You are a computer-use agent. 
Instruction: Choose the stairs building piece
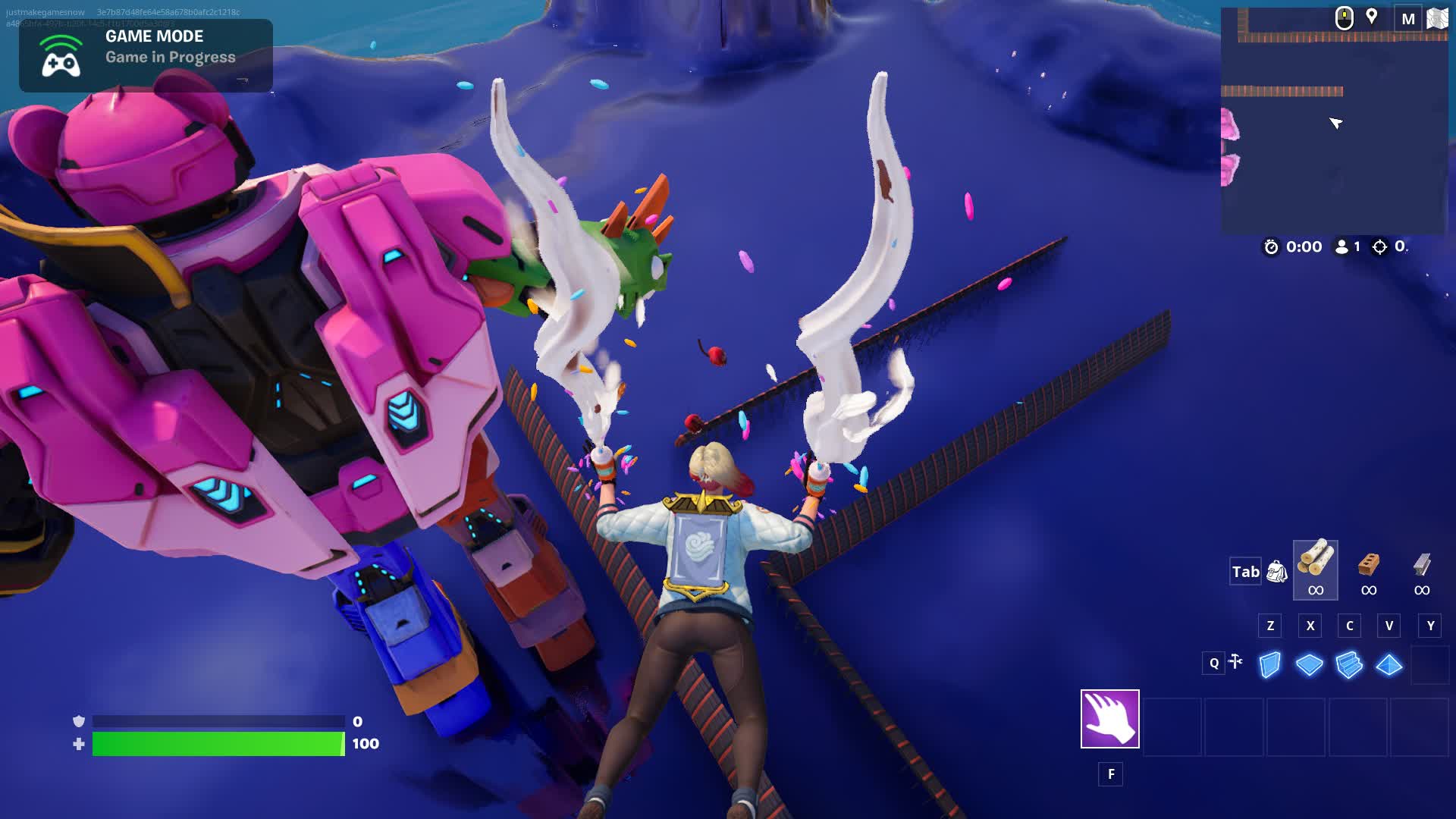point(1349,665)
